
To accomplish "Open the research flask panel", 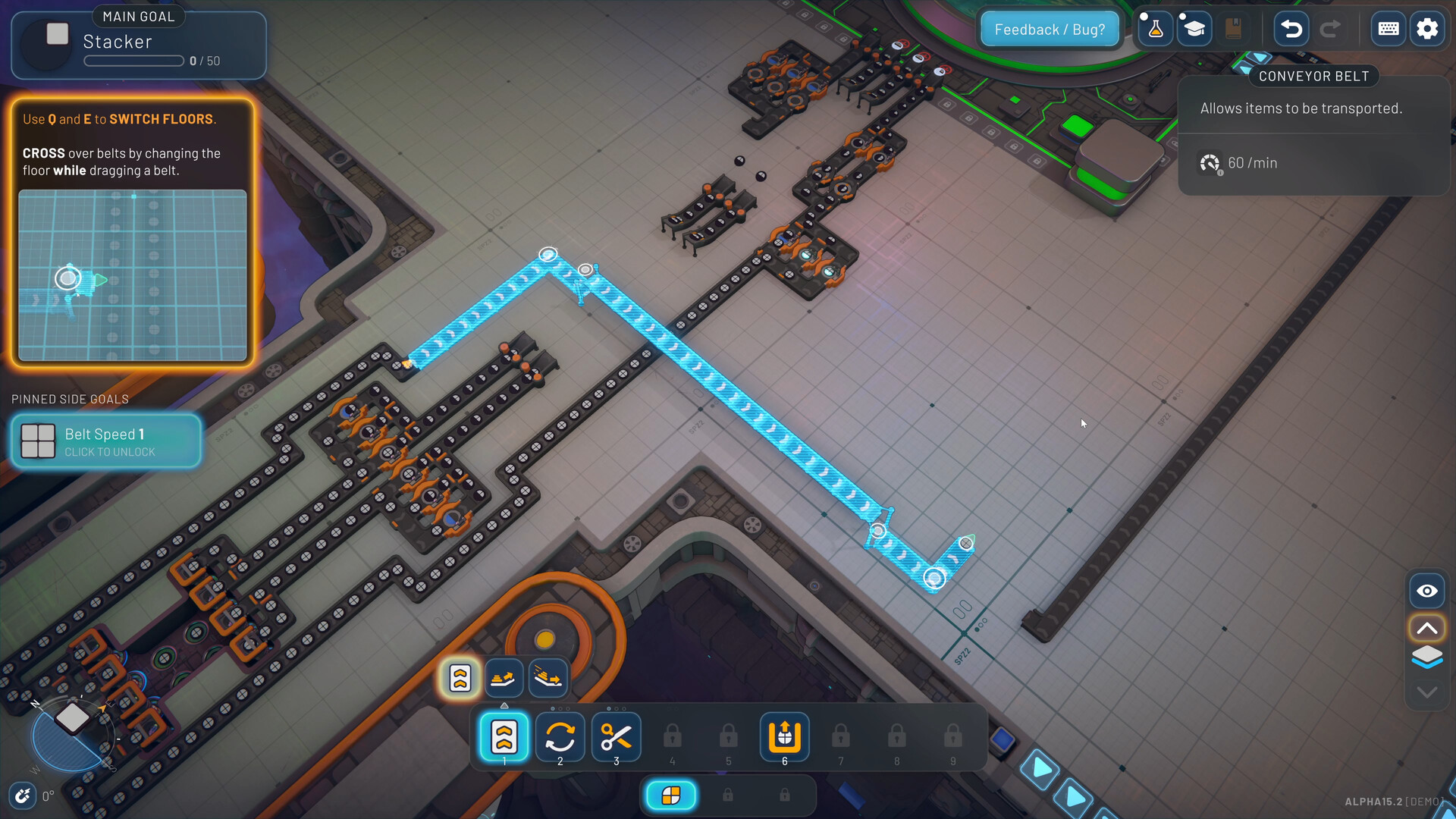I will coord(1155,28).
